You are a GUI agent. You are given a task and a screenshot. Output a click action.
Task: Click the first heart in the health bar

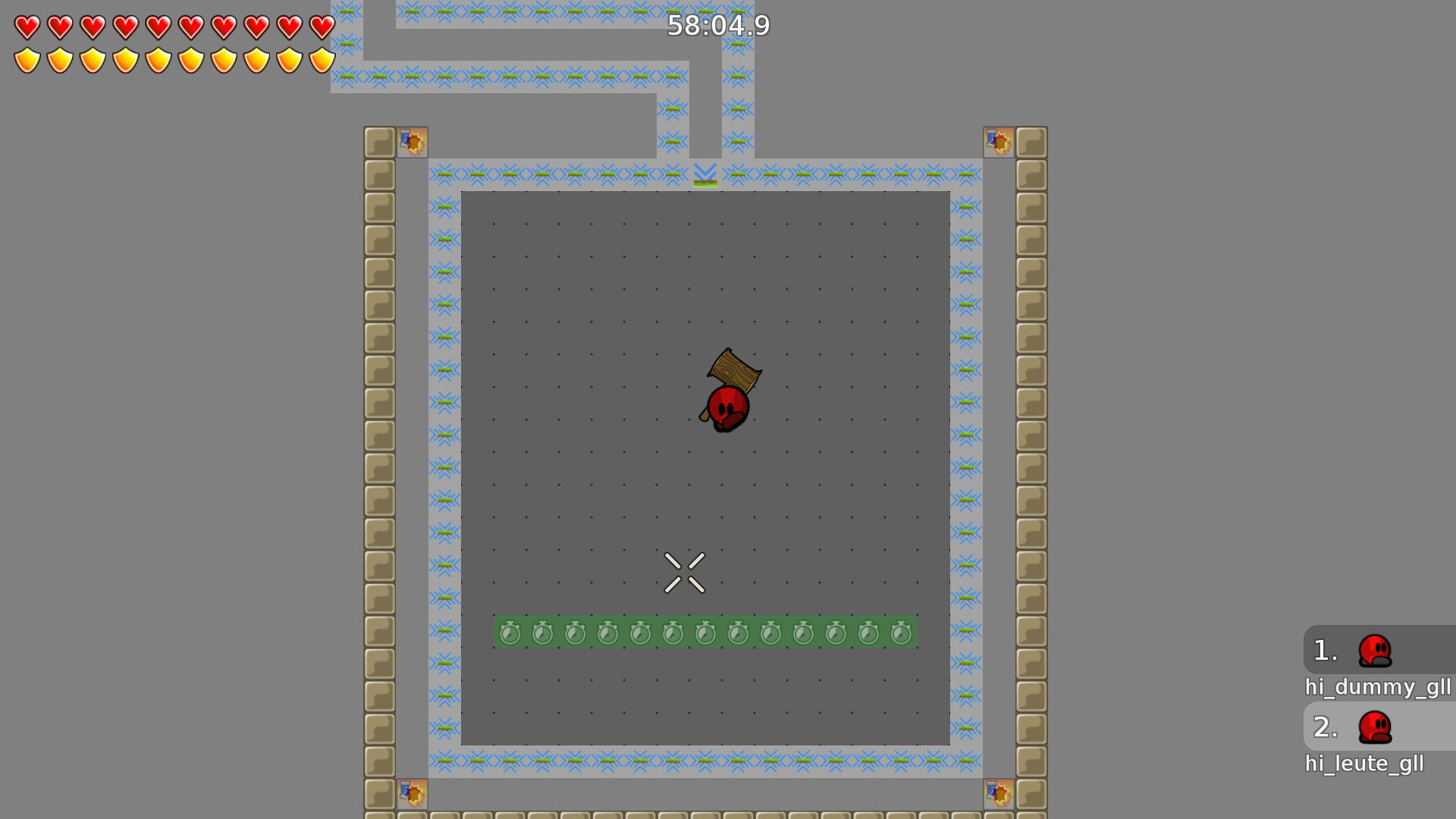27,27
